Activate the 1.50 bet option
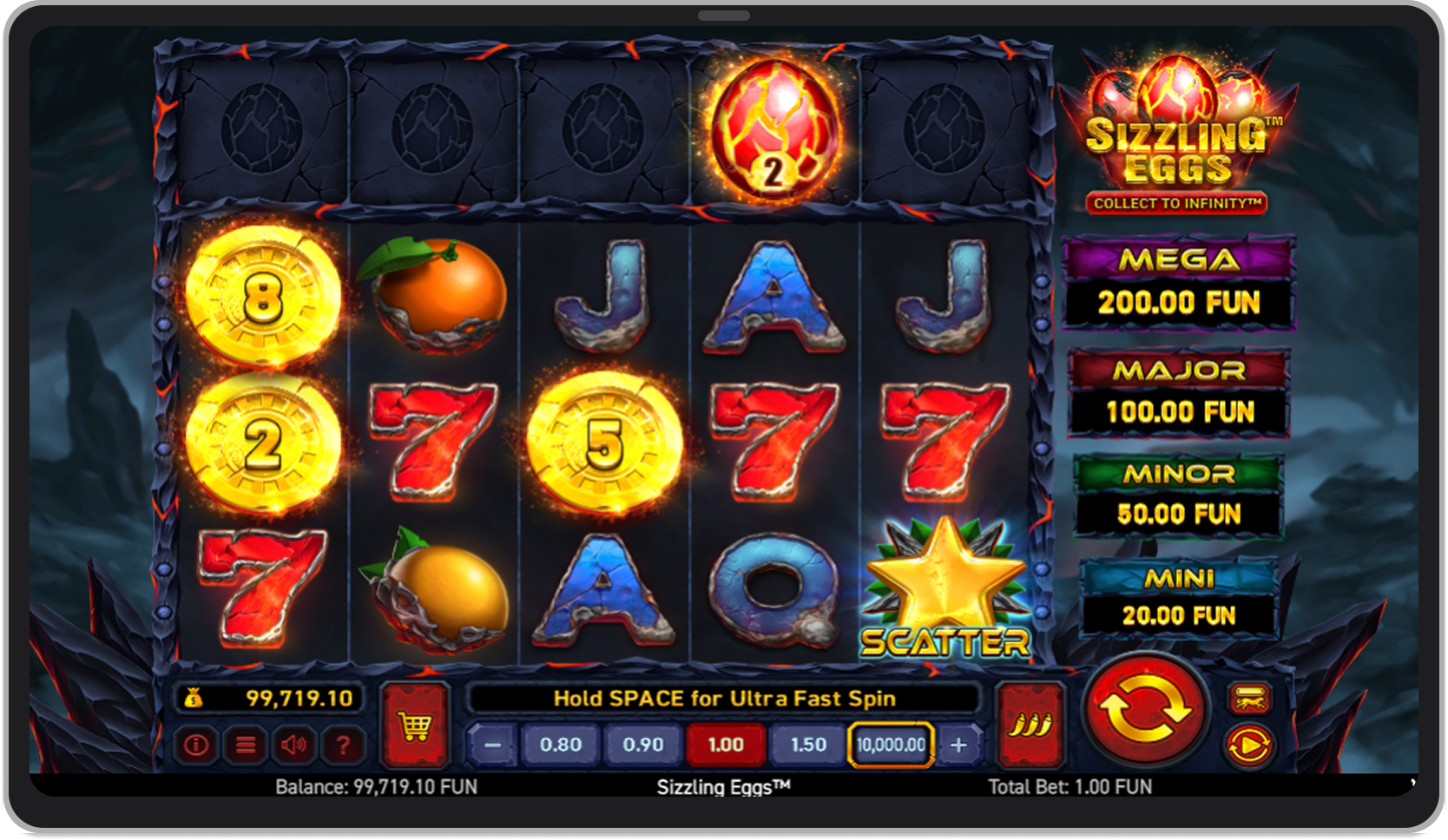 pyautogui.click(x=807, y=745)
